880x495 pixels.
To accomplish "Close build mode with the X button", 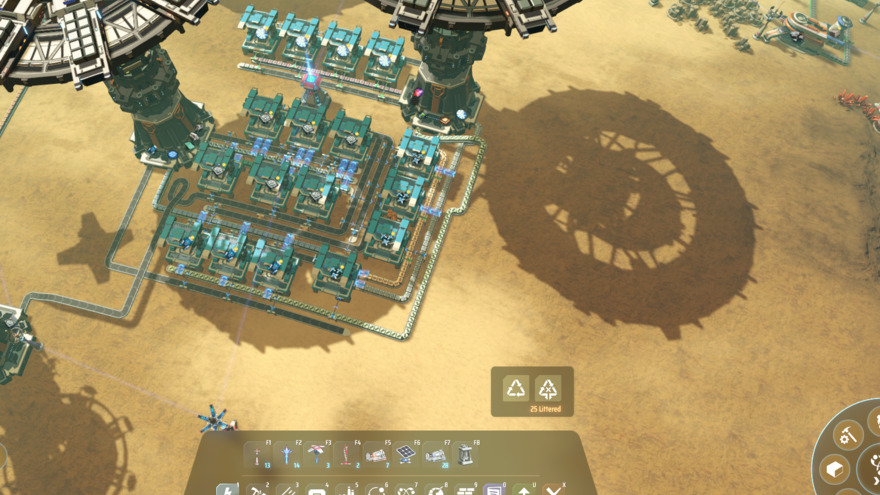I will pyautogui.click(x=554, y=490).
